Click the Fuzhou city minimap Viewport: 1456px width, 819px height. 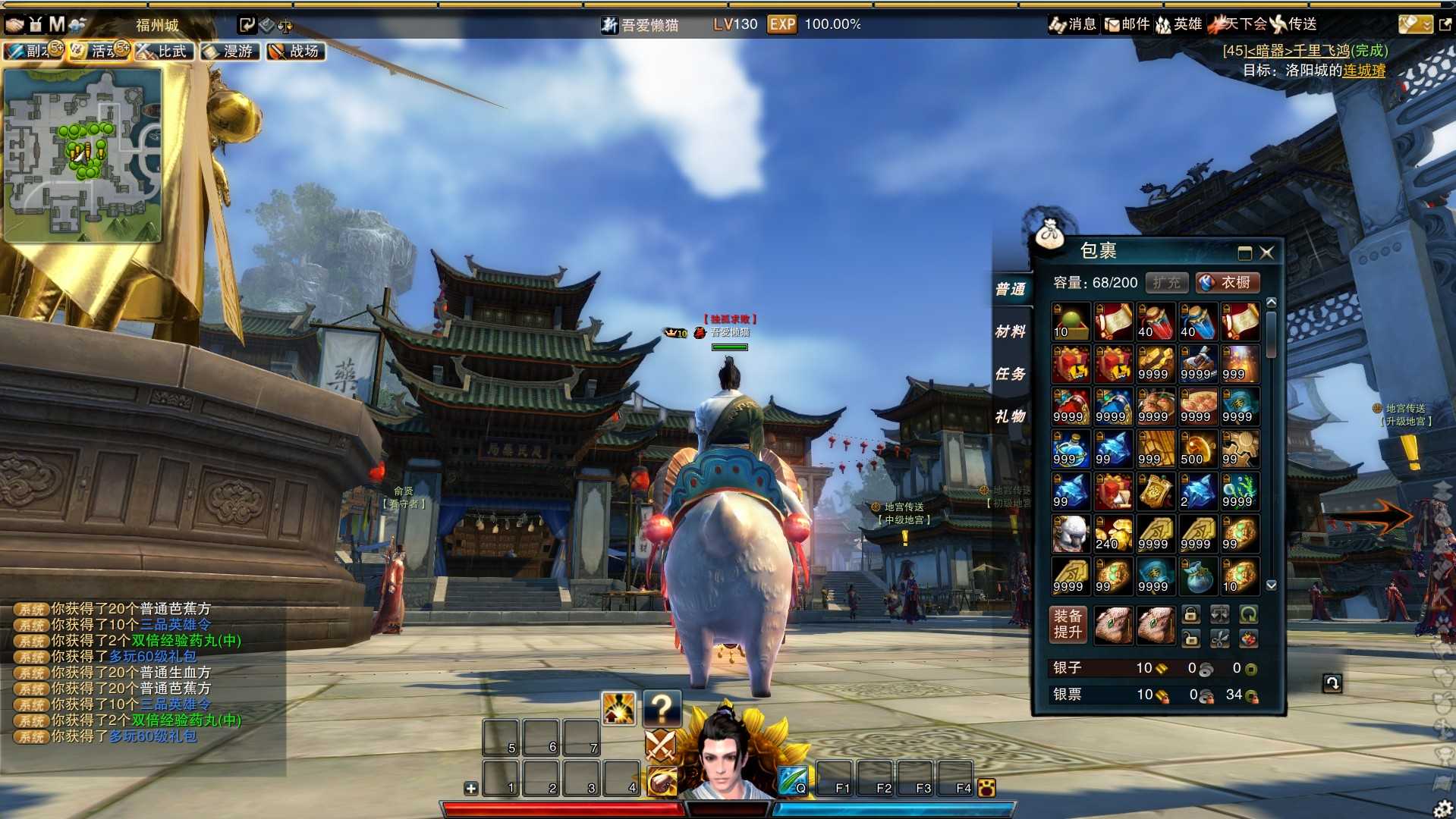tap(83, 155)
